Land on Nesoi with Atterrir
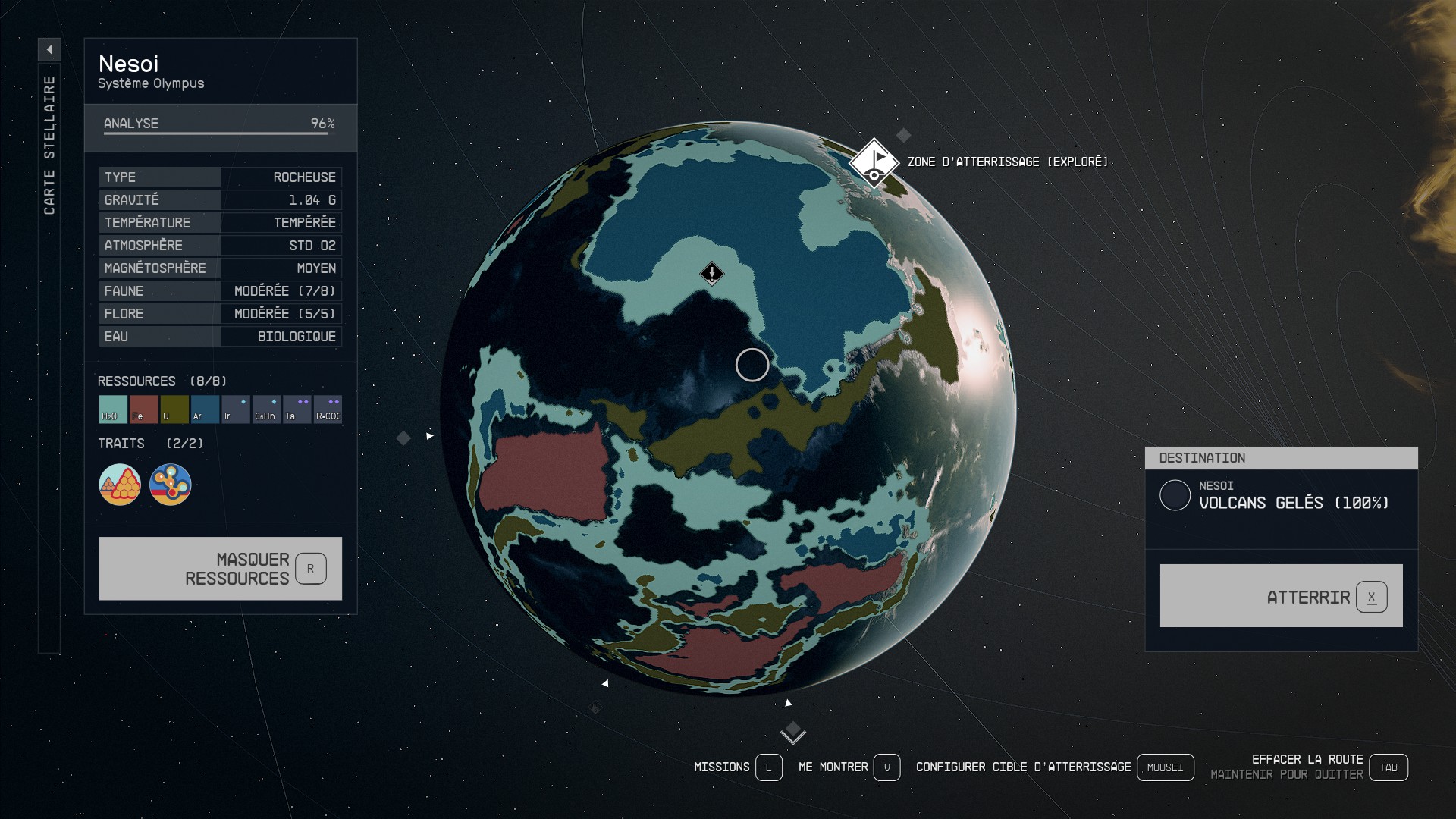The width and height of the screenshot is (1456, 819). tap(1281, 596)
